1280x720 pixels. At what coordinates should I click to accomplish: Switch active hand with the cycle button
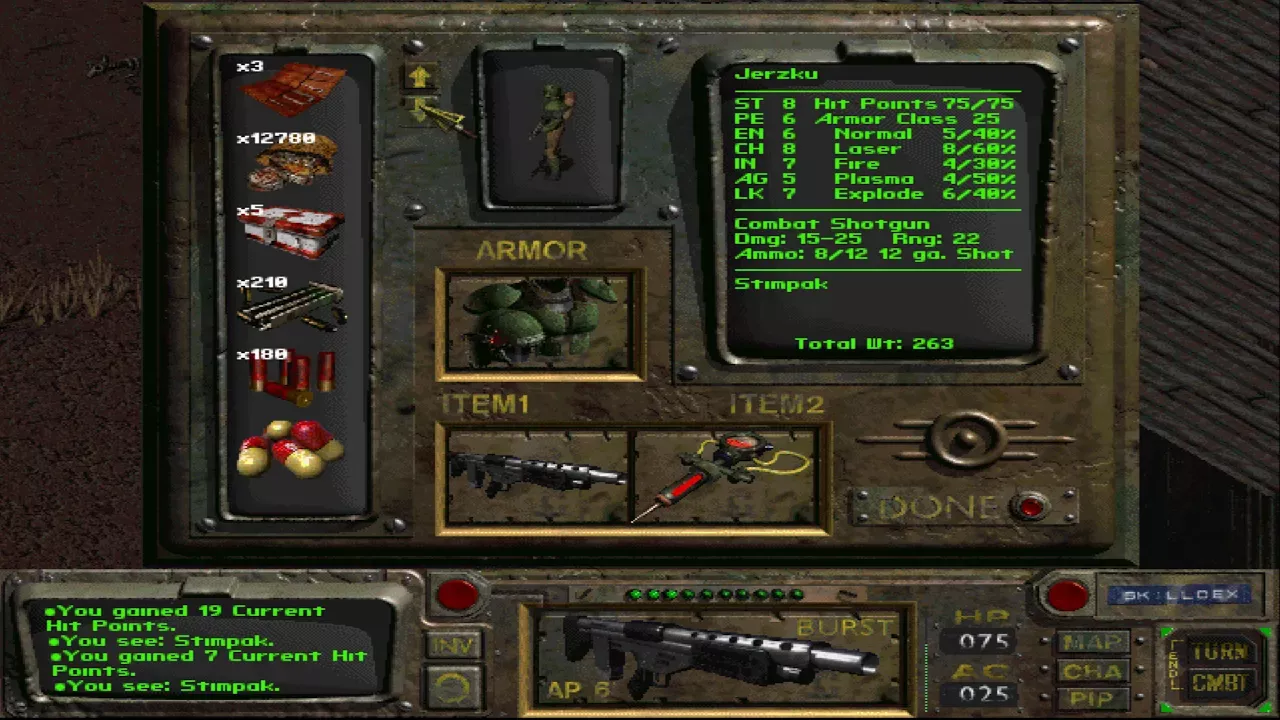[x=455, y=684]
